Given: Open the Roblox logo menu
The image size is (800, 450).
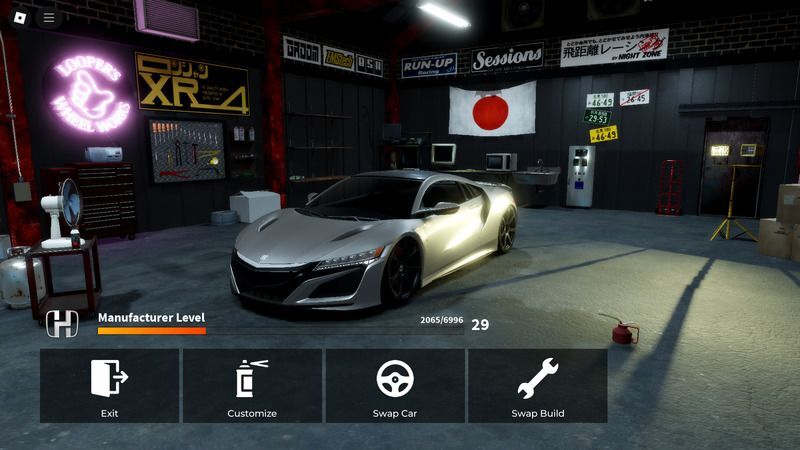Looking at the screenshot, I should (19, 17).
